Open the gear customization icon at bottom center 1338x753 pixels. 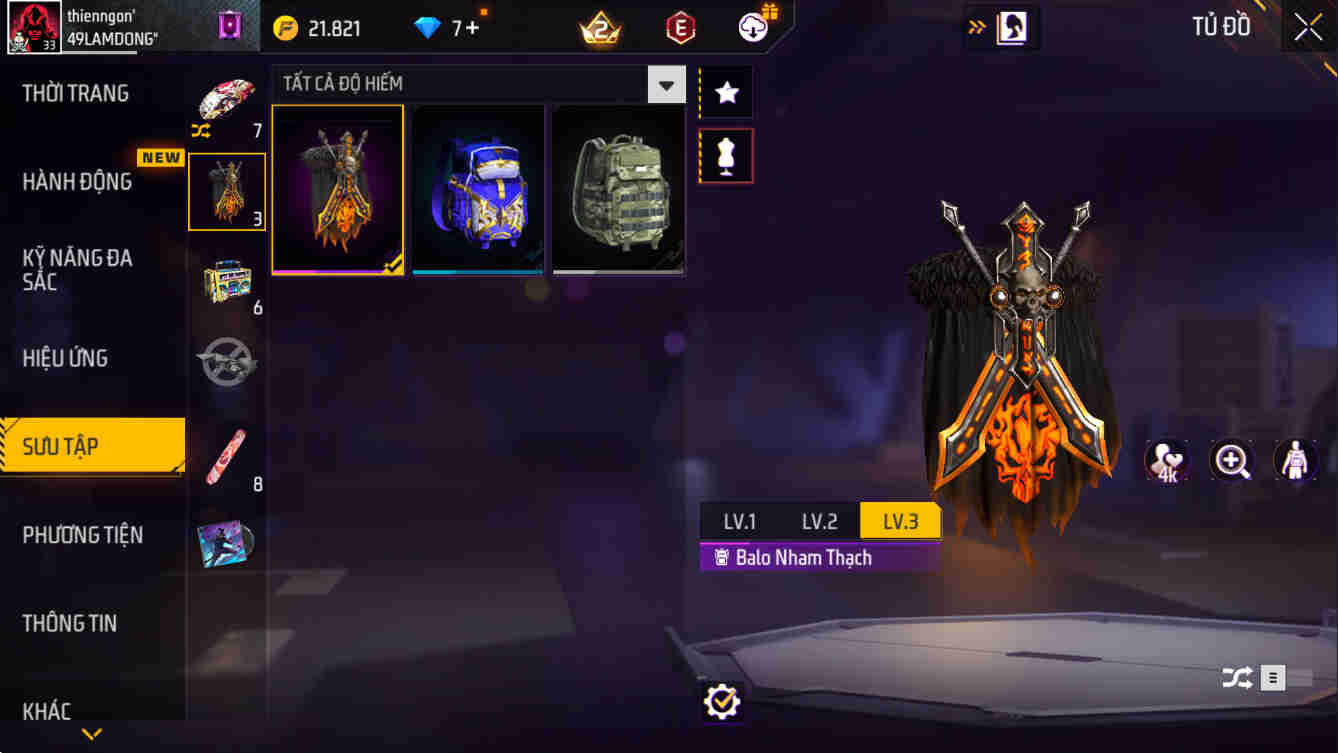pyautogui.click(x=722, y=700)
